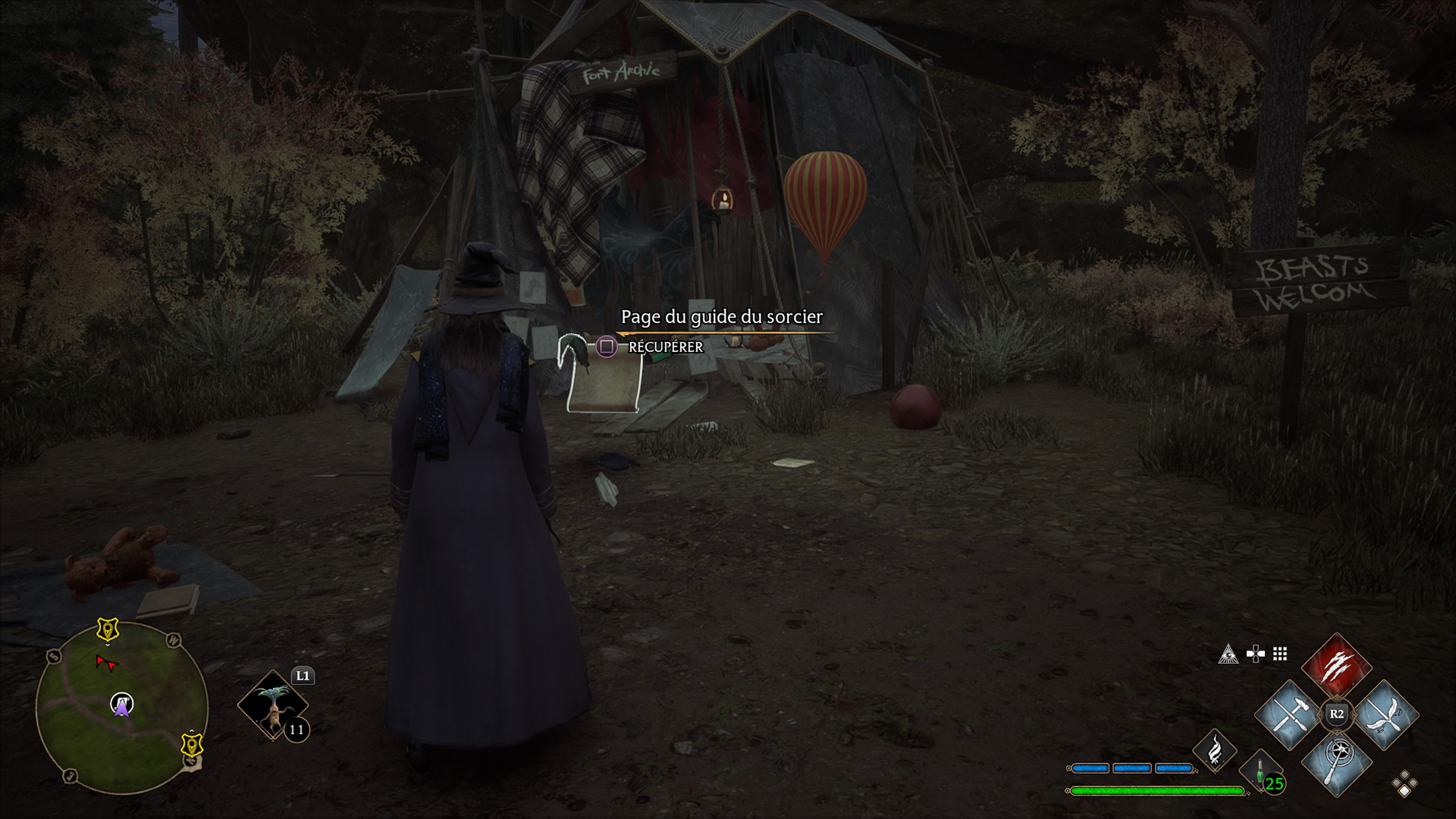Open the nine-square grid icon
This screenshot has width=1456, height=819.
pos(1280,654)
